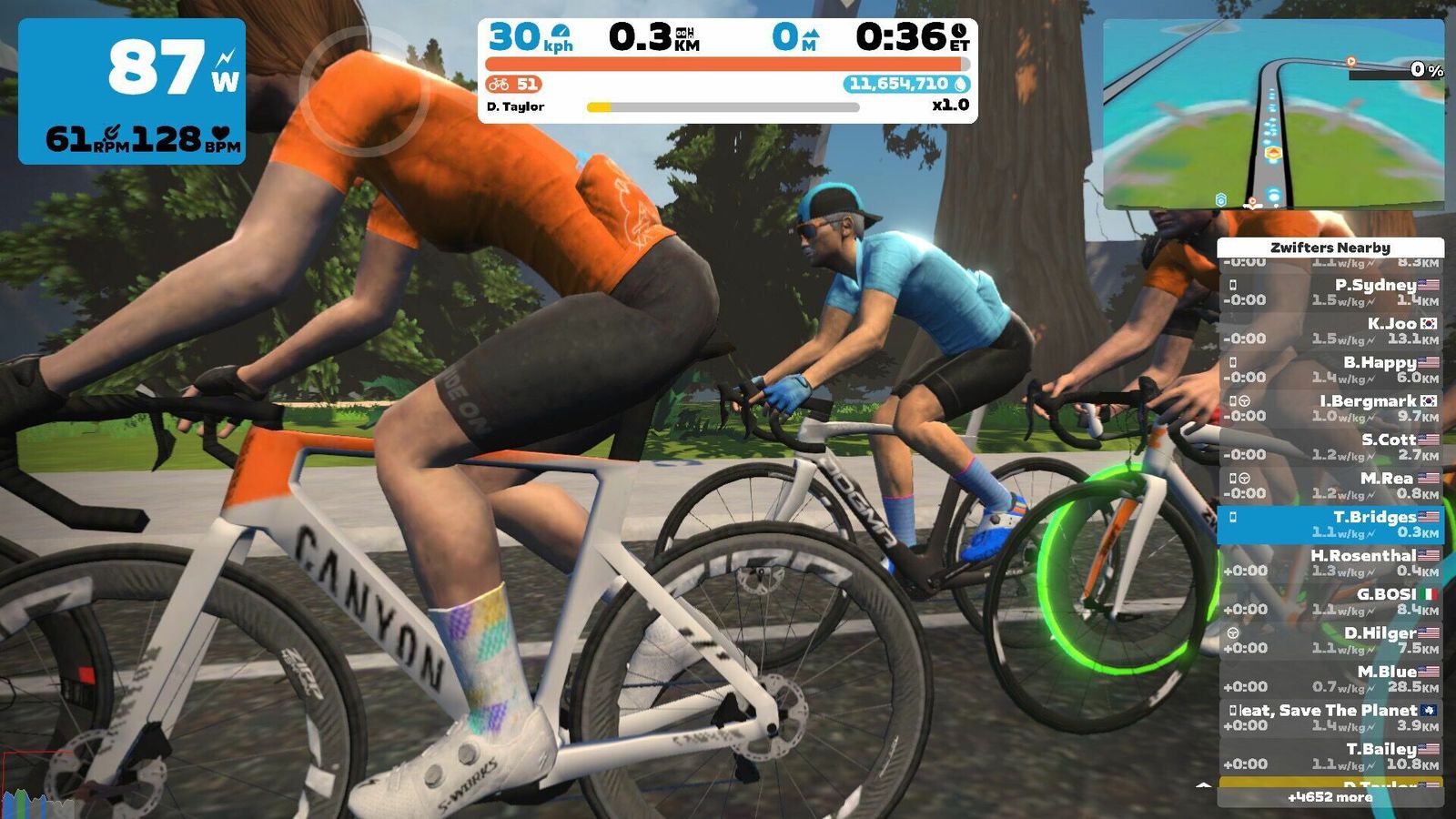1456x819 pixels.
Task: View D.Hilger in the nearby riders list
Action: coord(1330,641)
